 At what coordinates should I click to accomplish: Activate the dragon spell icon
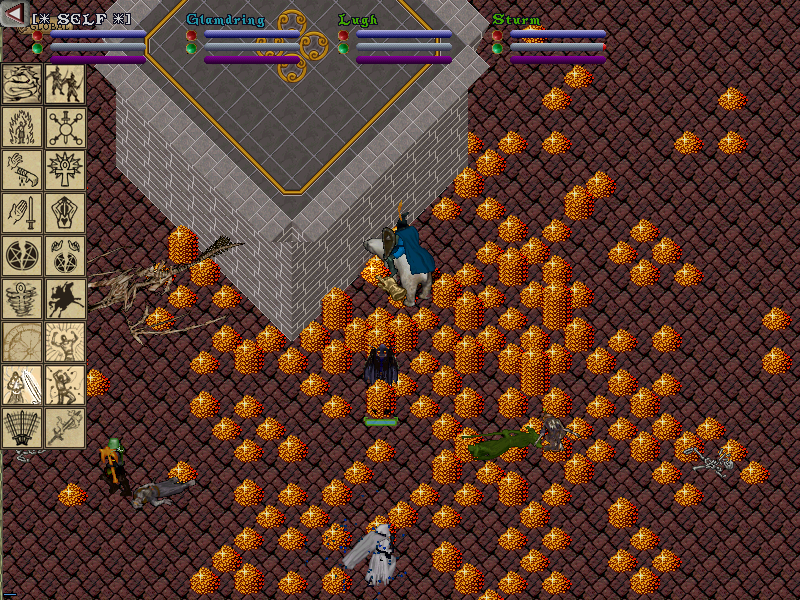pyautogui.click(x=22, y=84)
